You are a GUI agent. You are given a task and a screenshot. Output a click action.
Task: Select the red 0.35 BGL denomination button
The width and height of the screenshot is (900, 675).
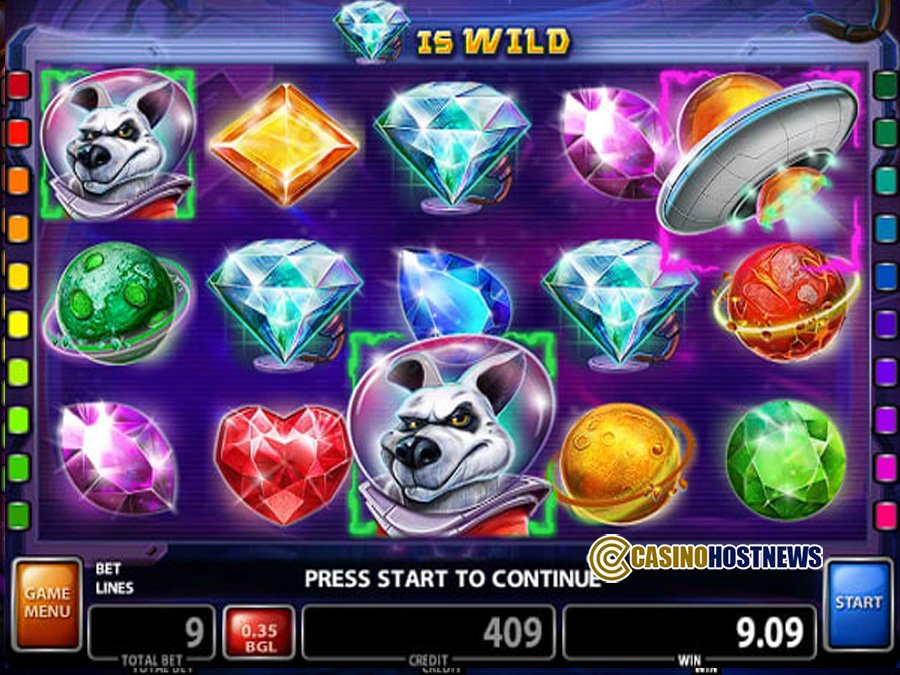(258, 632)
